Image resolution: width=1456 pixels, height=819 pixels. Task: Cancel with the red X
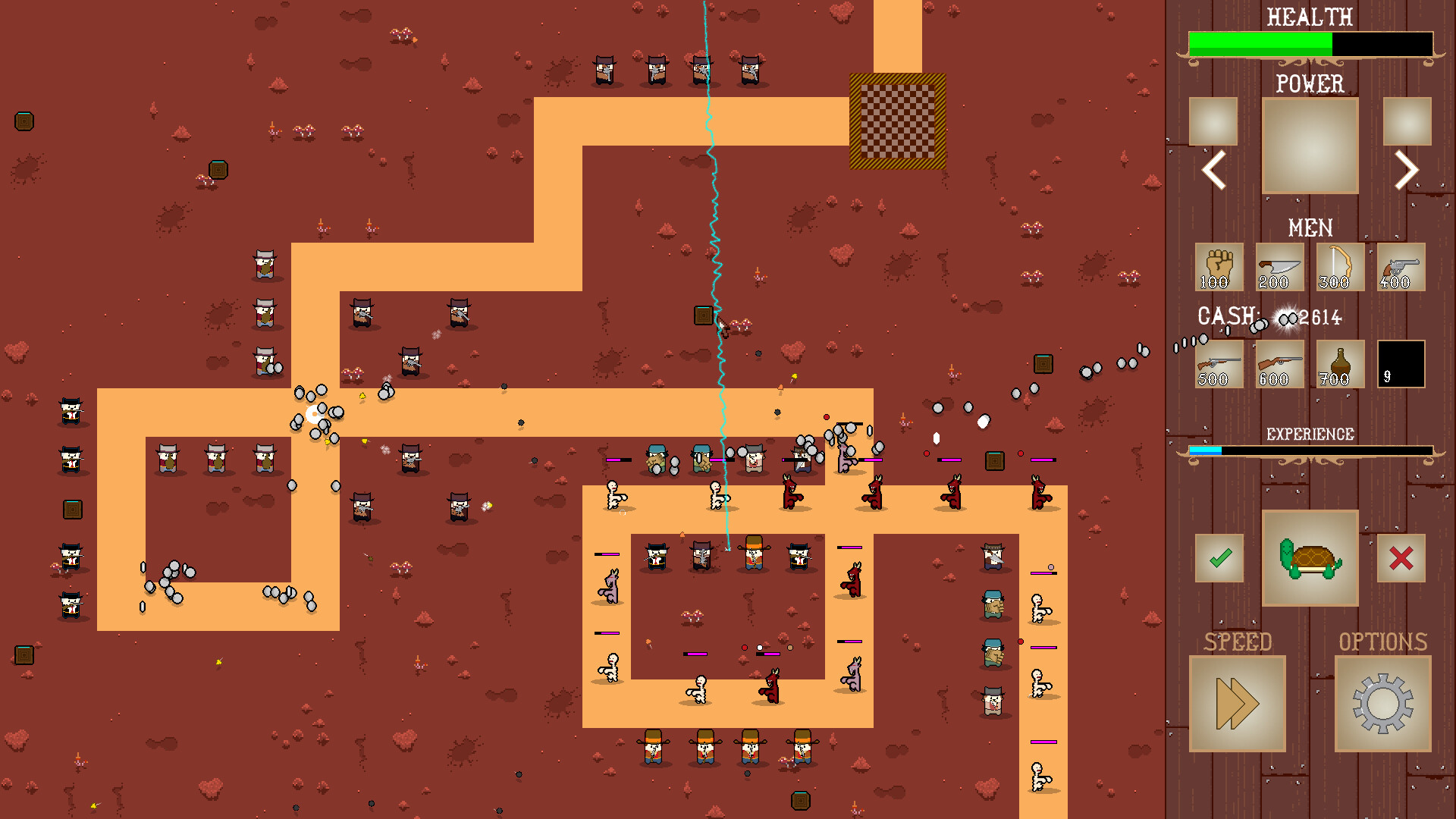click(x=1401, y=560)
